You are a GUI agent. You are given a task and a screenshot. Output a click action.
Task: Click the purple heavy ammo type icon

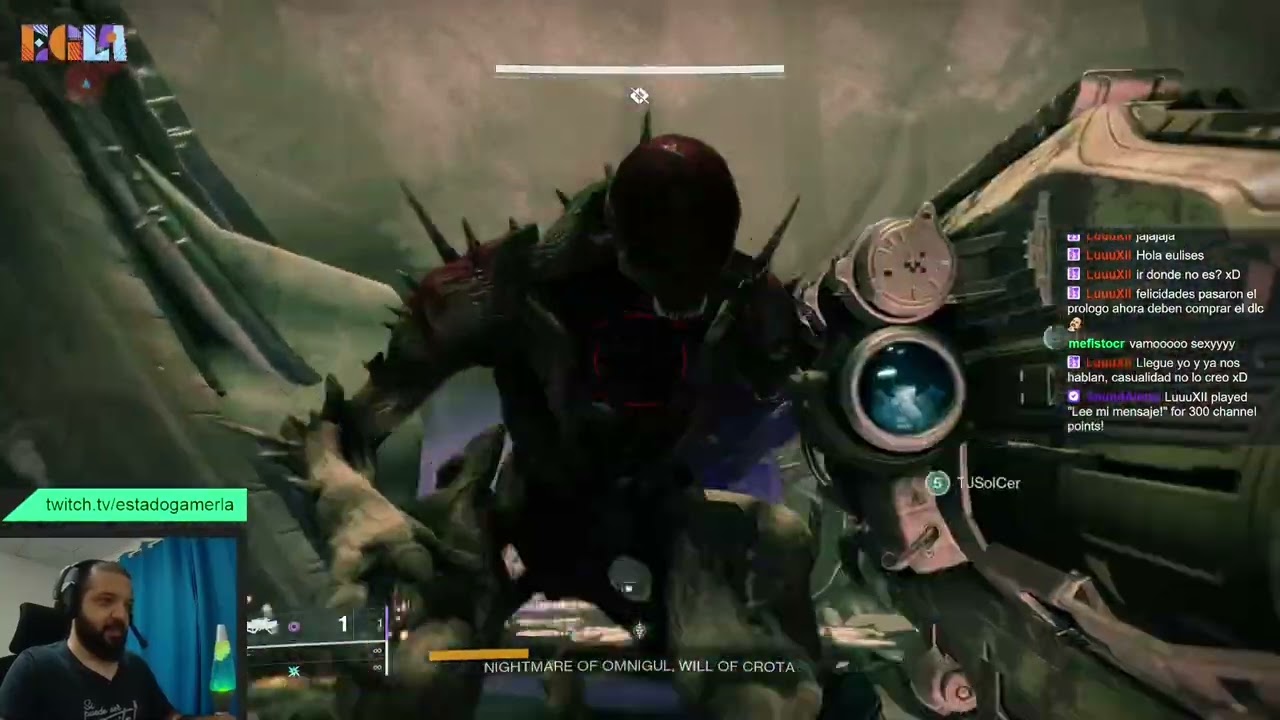coord(294,627)
